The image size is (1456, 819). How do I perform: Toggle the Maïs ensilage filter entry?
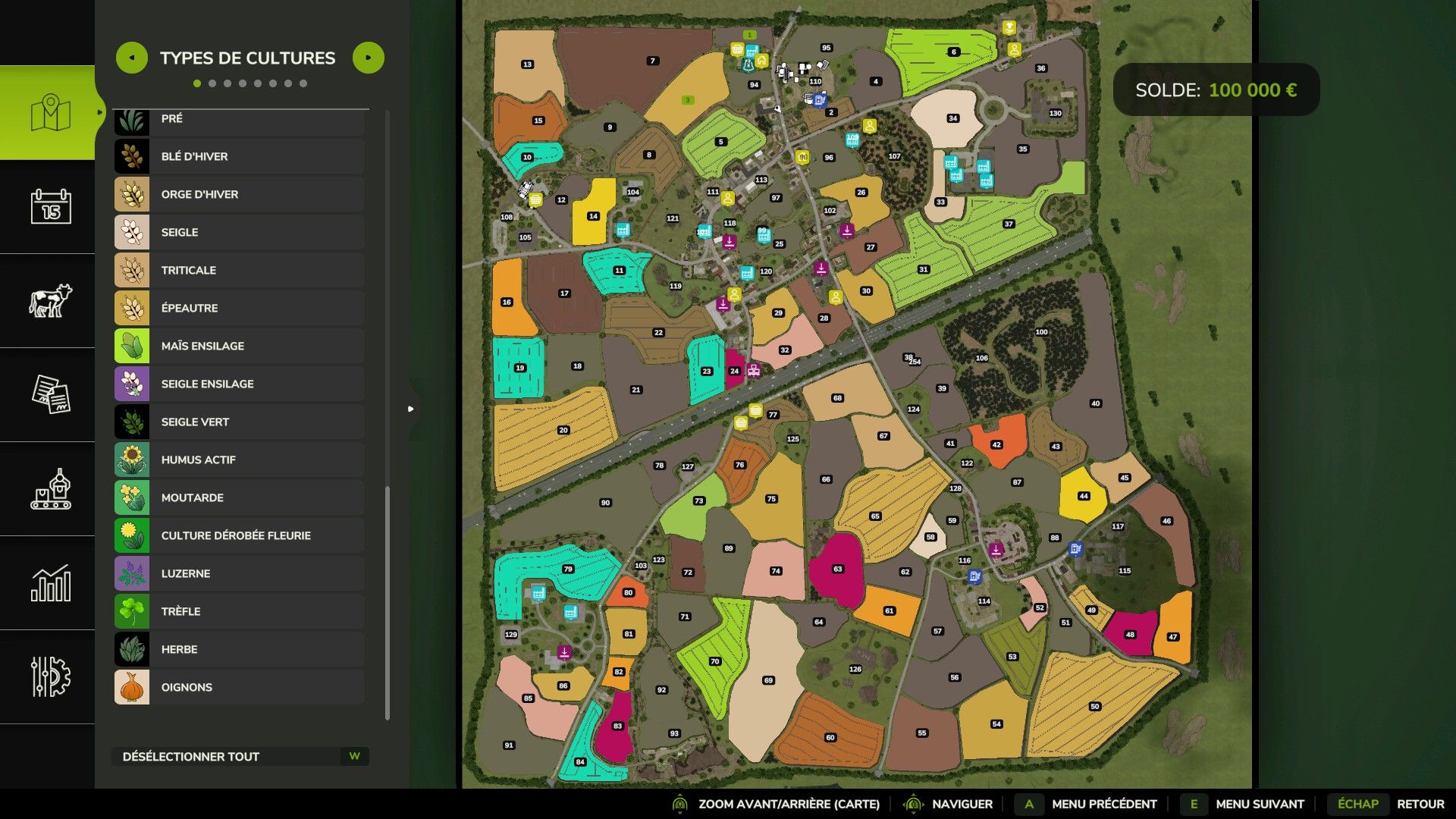pos(239,346)
